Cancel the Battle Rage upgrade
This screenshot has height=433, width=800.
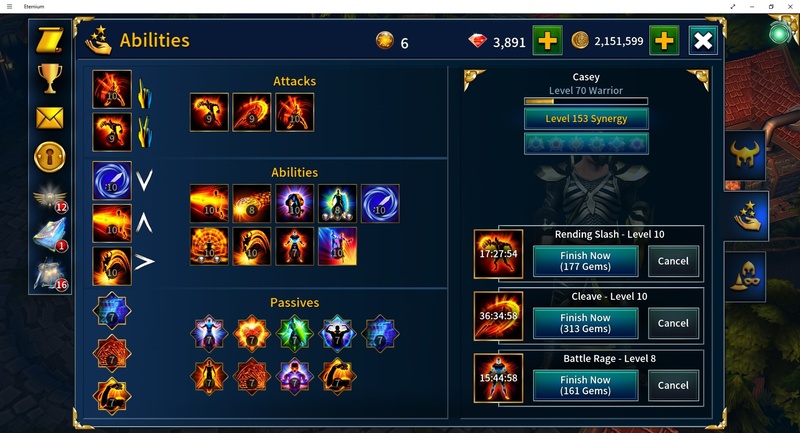(x=673, y=385)
